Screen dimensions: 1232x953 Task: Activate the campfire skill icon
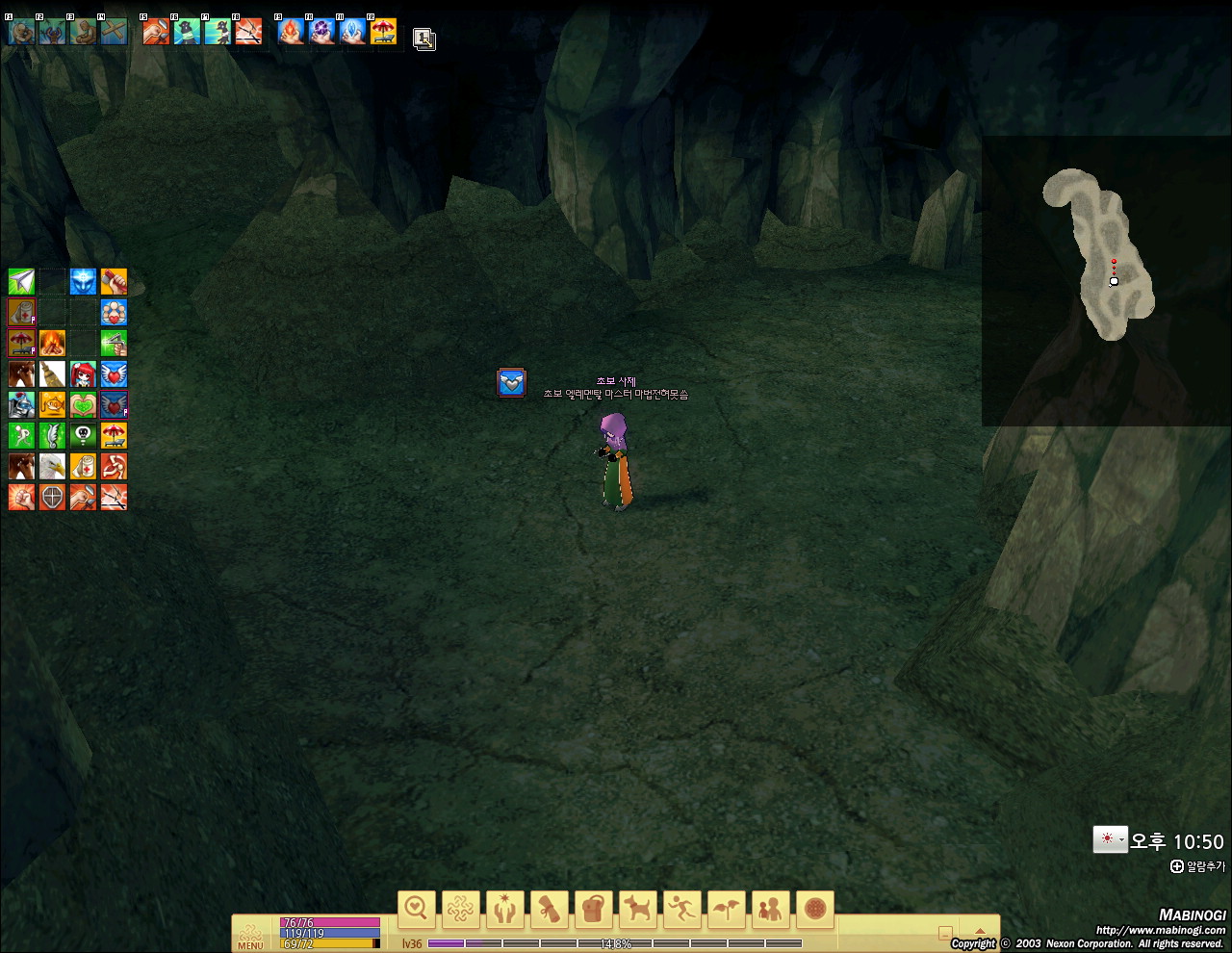point(52,343)
